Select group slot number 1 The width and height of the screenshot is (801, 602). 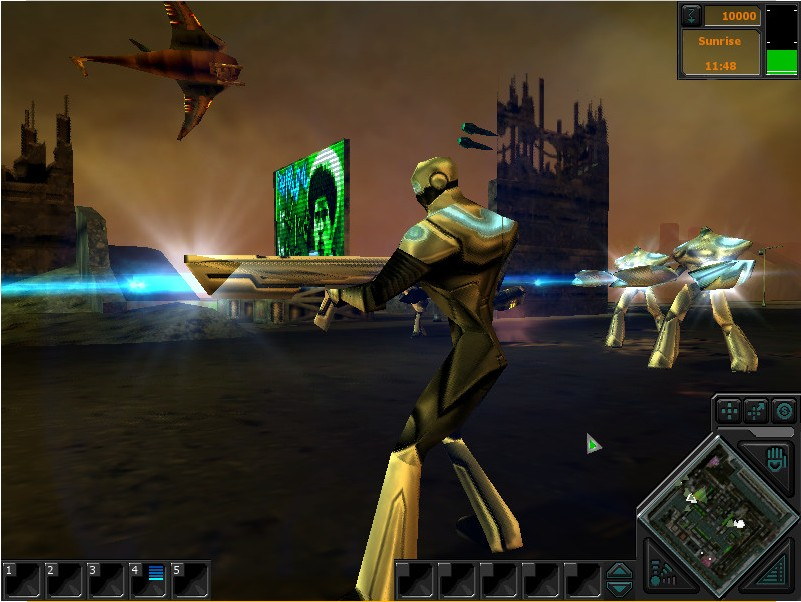(22, 579)
